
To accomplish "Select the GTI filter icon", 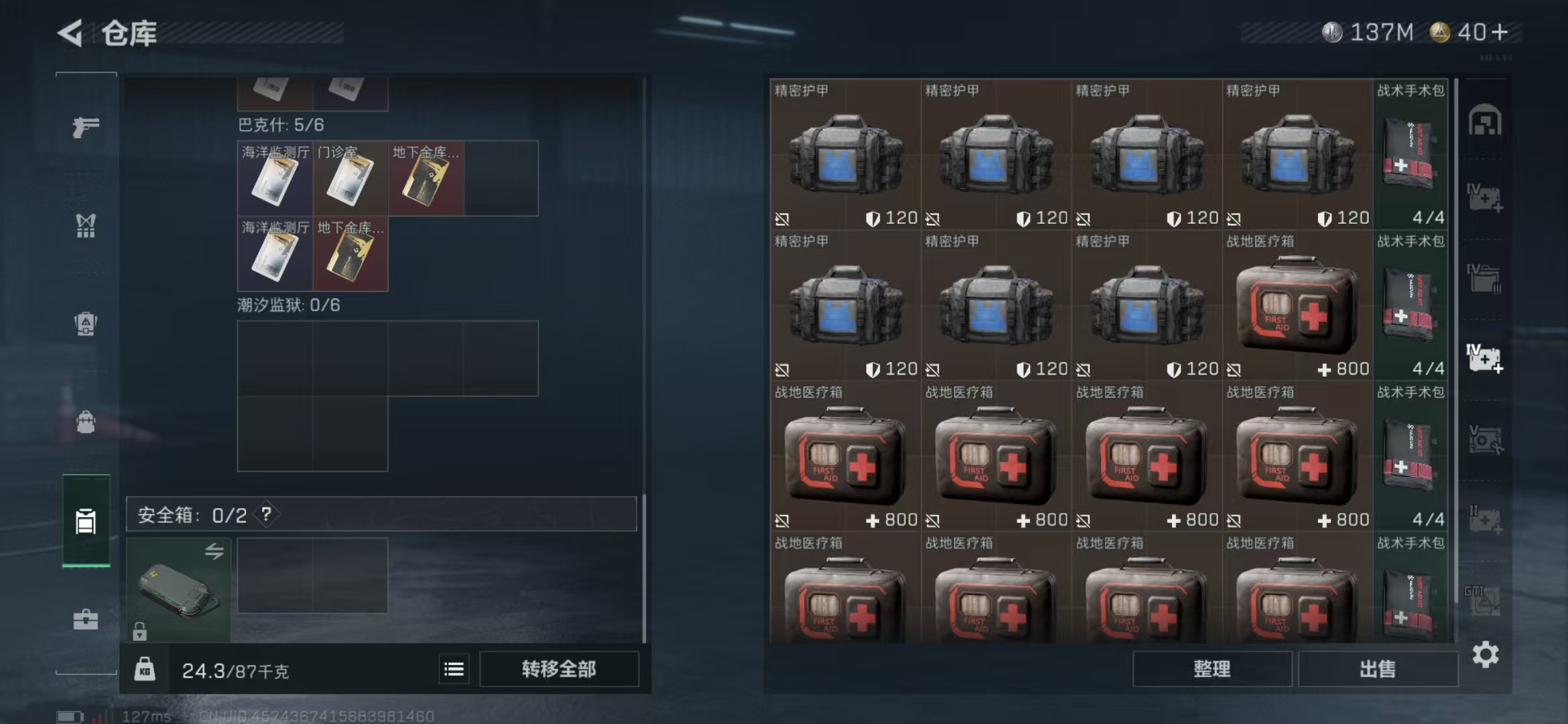I will (x=1485, y=600).
